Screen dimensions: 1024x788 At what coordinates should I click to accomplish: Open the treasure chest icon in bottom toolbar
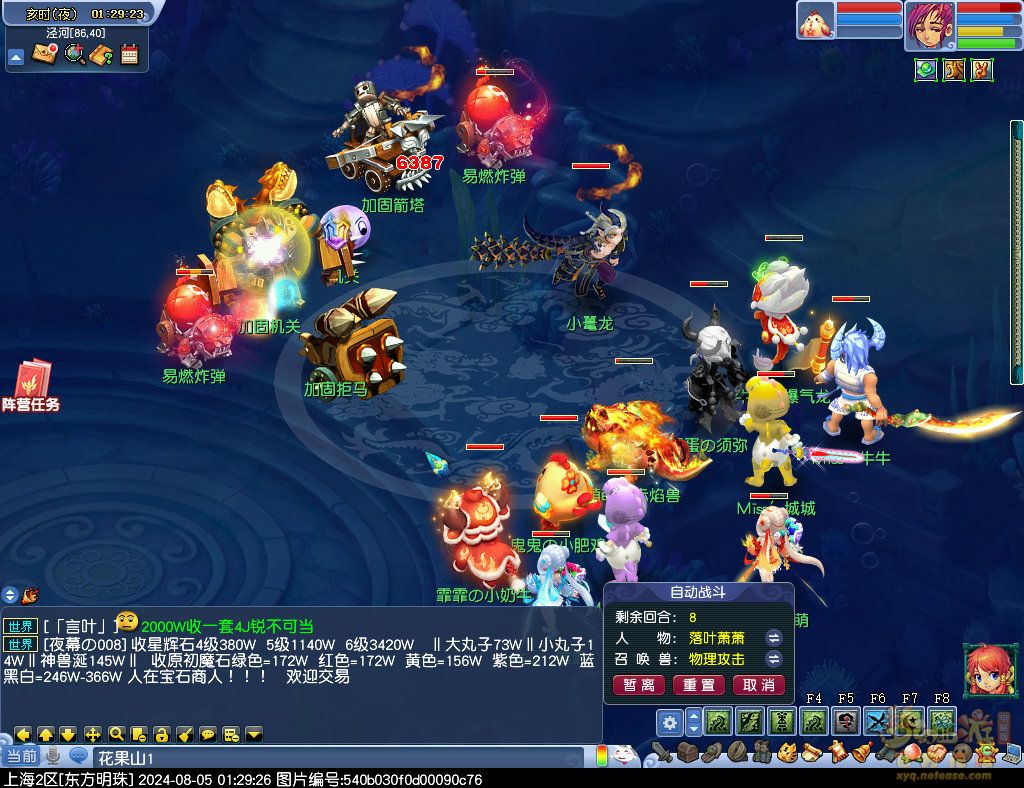click(x=686, y=752)
